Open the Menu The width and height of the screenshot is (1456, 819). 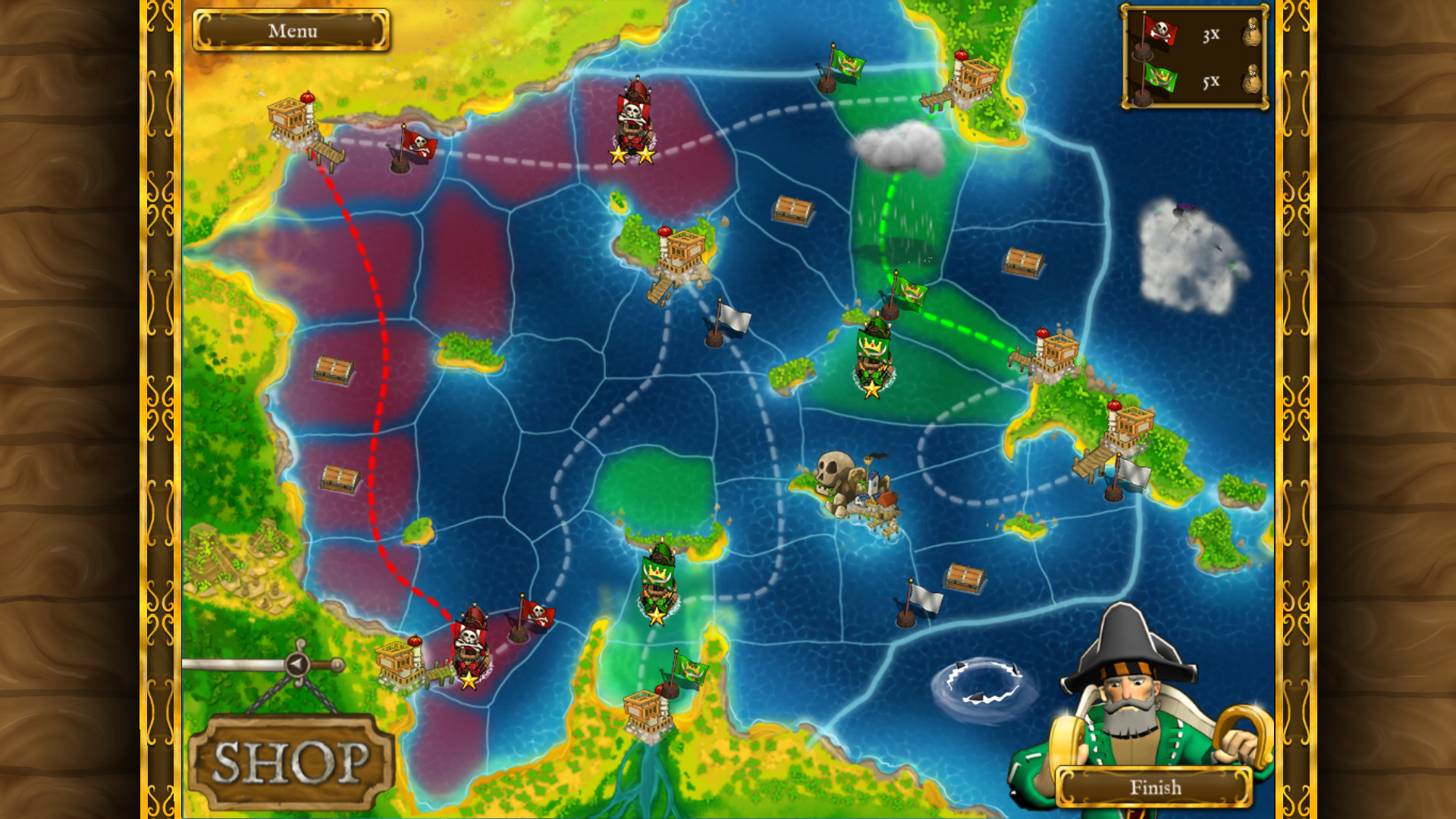(x=295, y=30)
